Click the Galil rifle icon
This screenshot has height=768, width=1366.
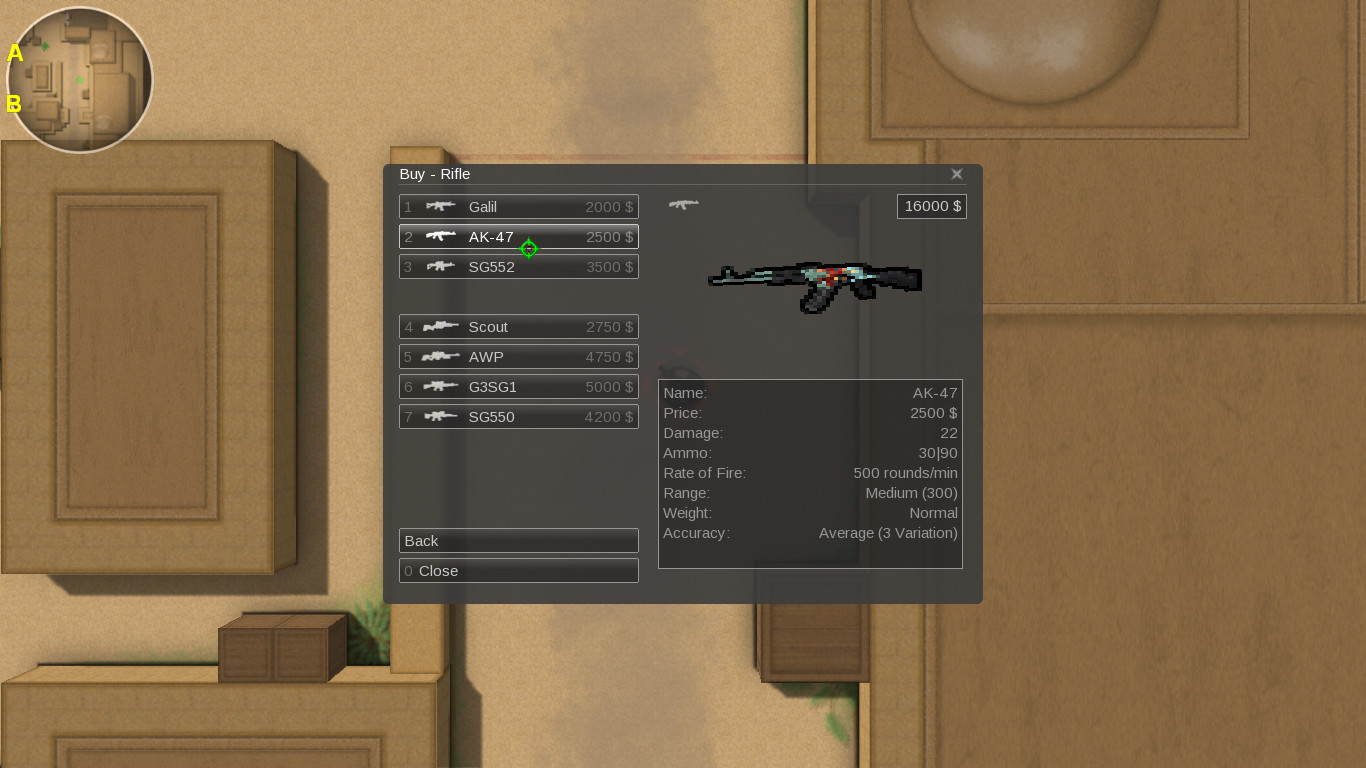(x=441, y=207)
